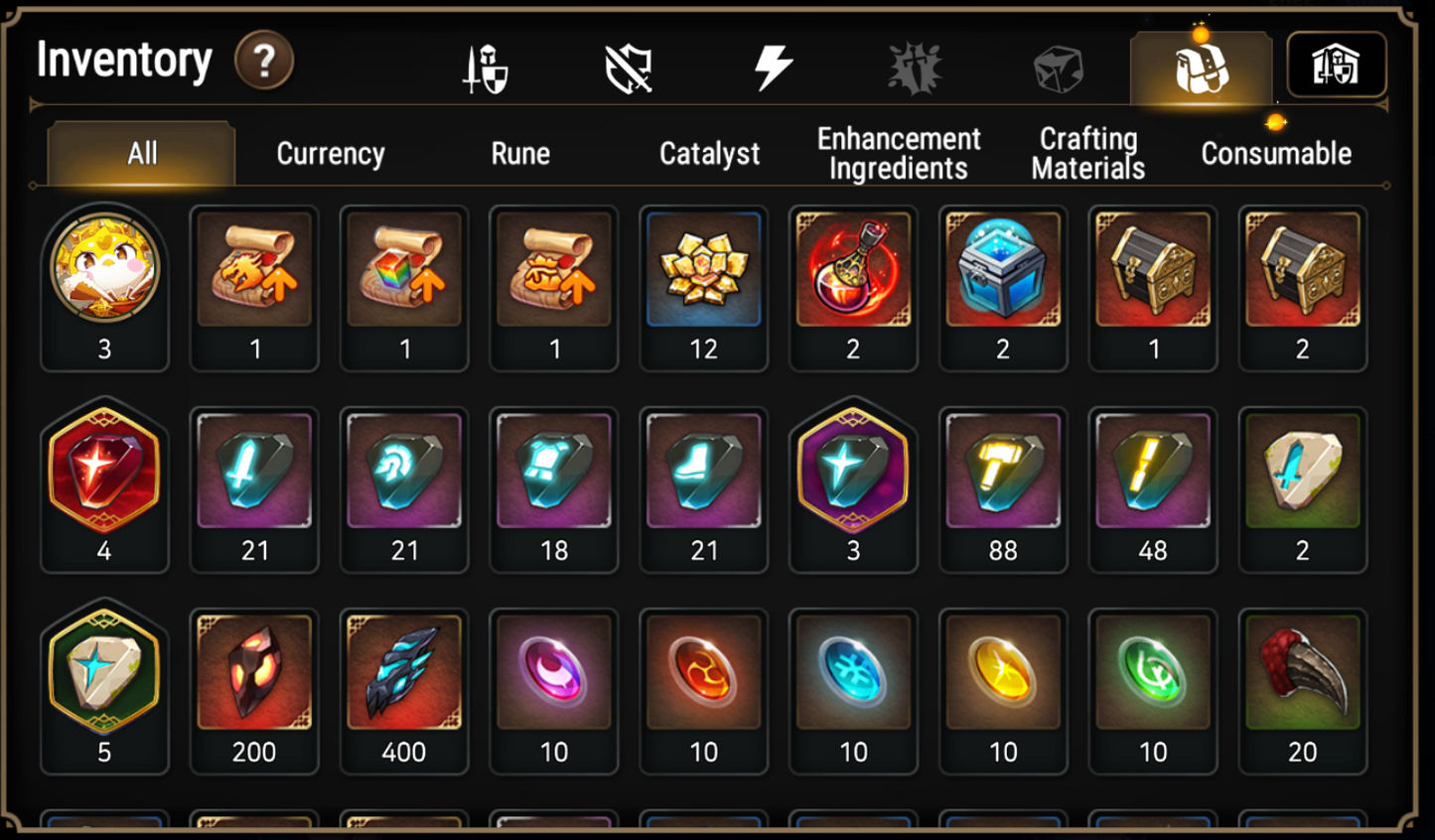The width and height of the screenshot is (1435, 840).
Task: Open the Inventory help question mark
Action: click(x=264, y=62)
